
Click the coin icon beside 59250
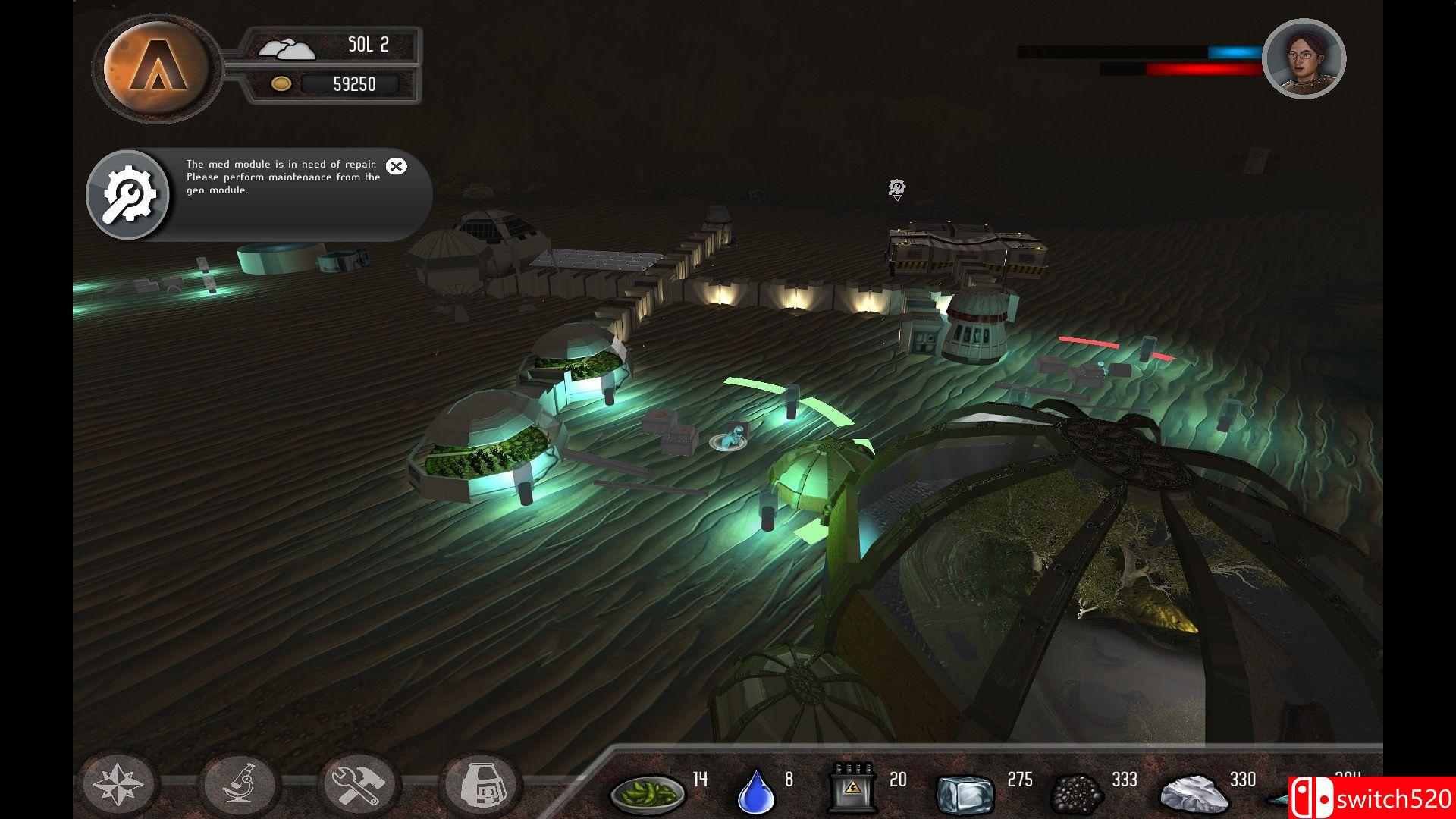(x=281, y=84)
